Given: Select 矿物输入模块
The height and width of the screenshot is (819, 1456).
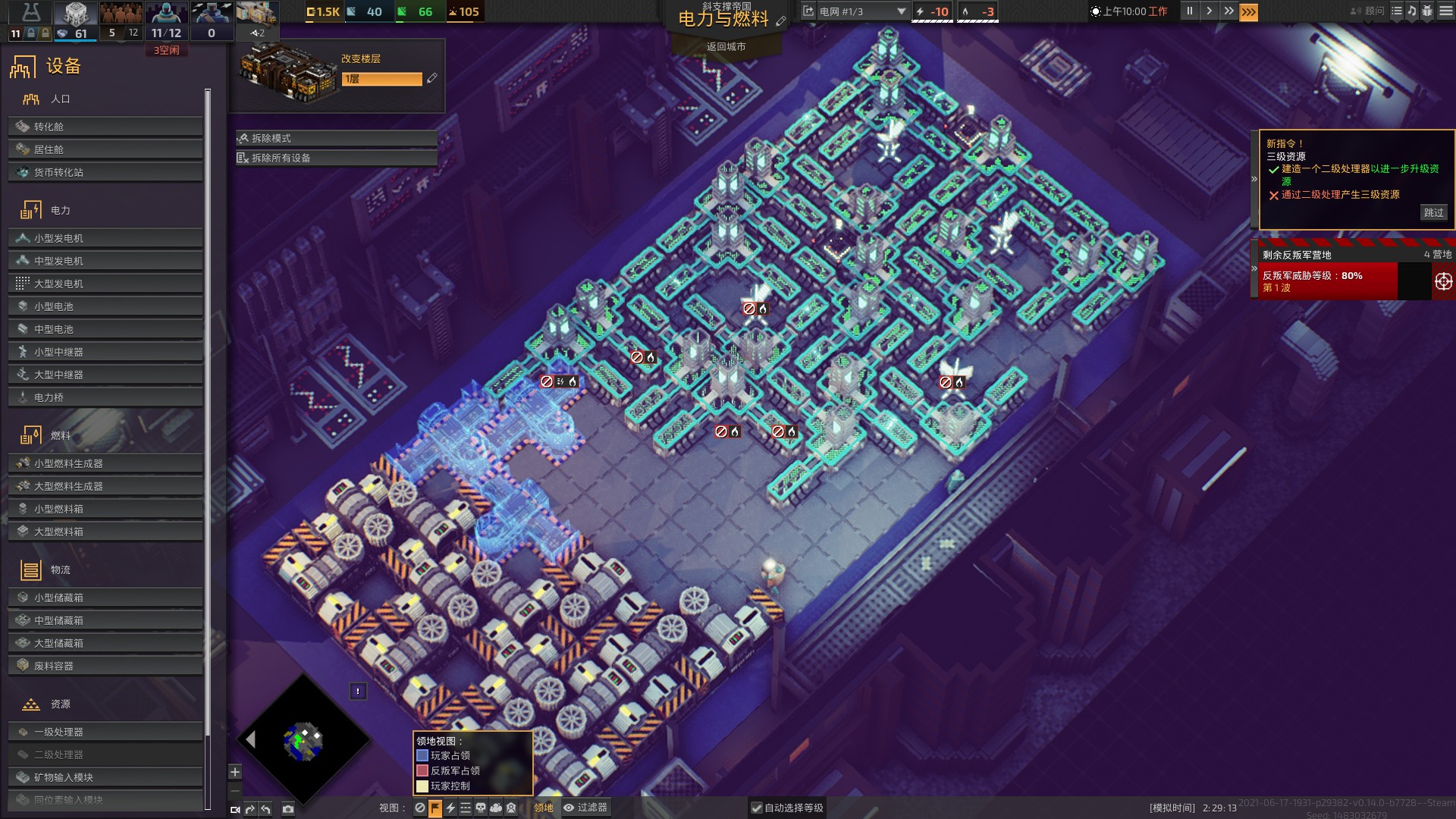Looking at the screenshot, I should pos(105,777).
